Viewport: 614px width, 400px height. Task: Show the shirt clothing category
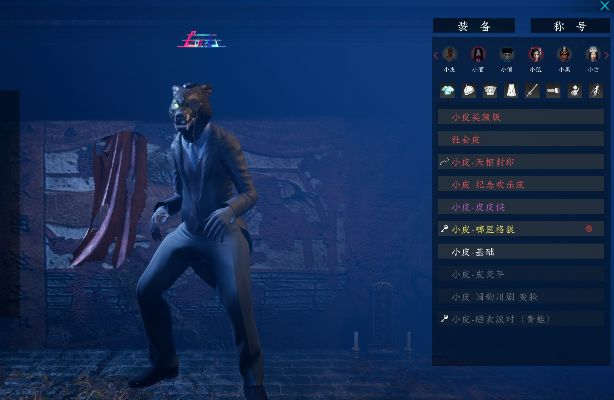click(448, 91)
